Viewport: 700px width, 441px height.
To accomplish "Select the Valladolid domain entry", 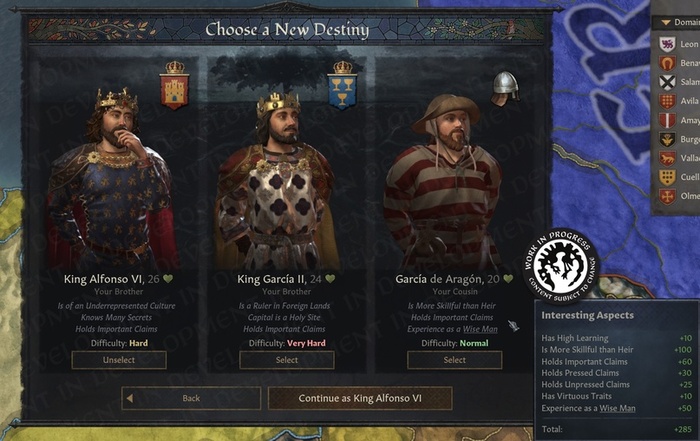I will tap(678, 158).
